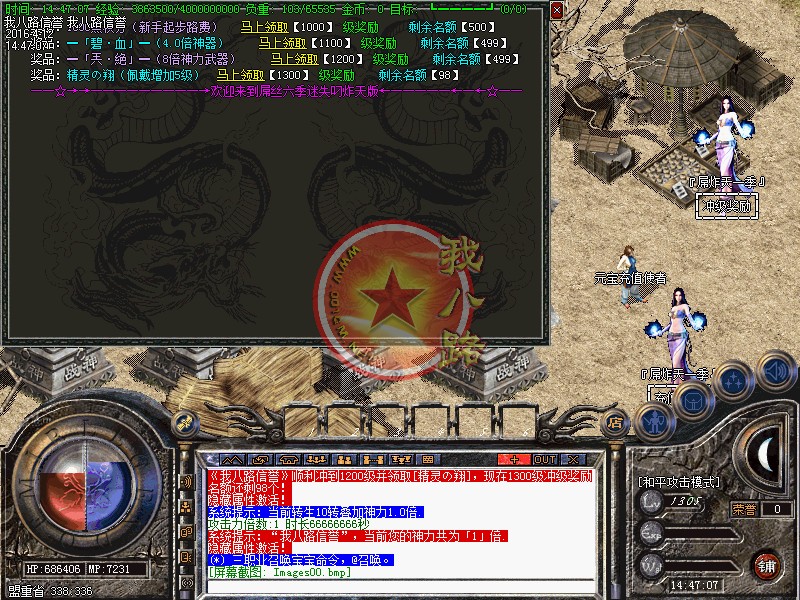Viewport: 800px width, 600px height.
Task: Click the 荣誉 honor label button
Action: click(x=744, y=509)
